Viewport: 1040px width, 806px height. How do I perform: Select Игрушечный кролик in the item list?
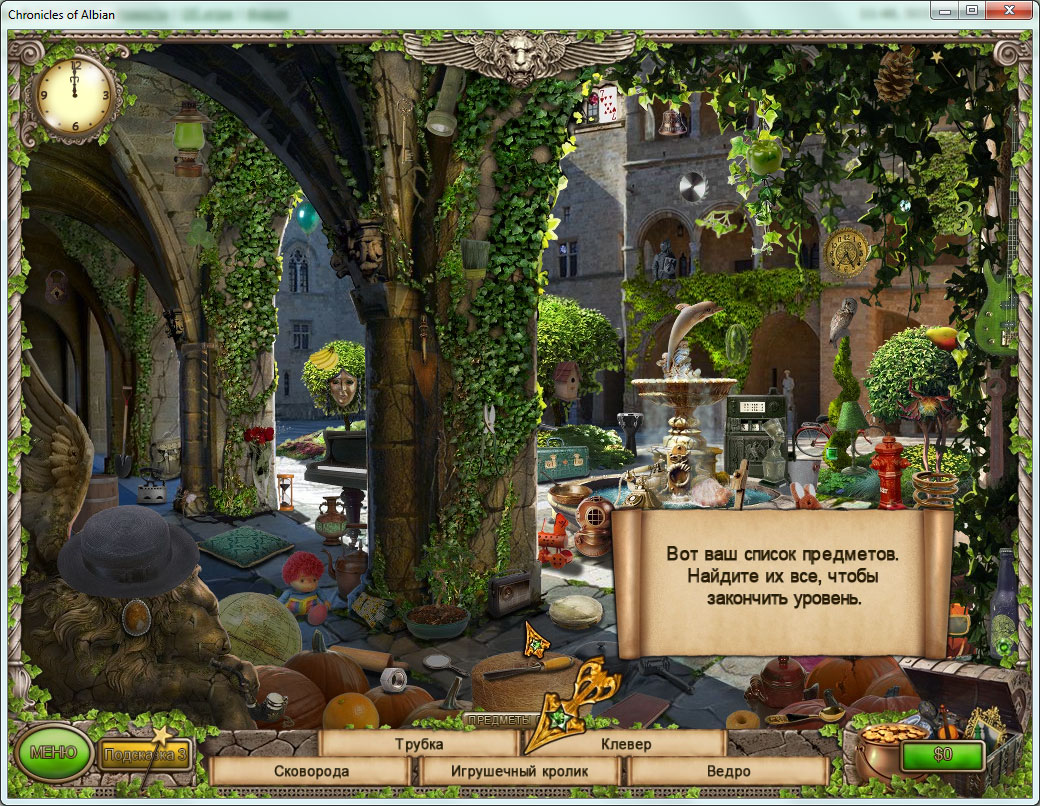point(518,771)
